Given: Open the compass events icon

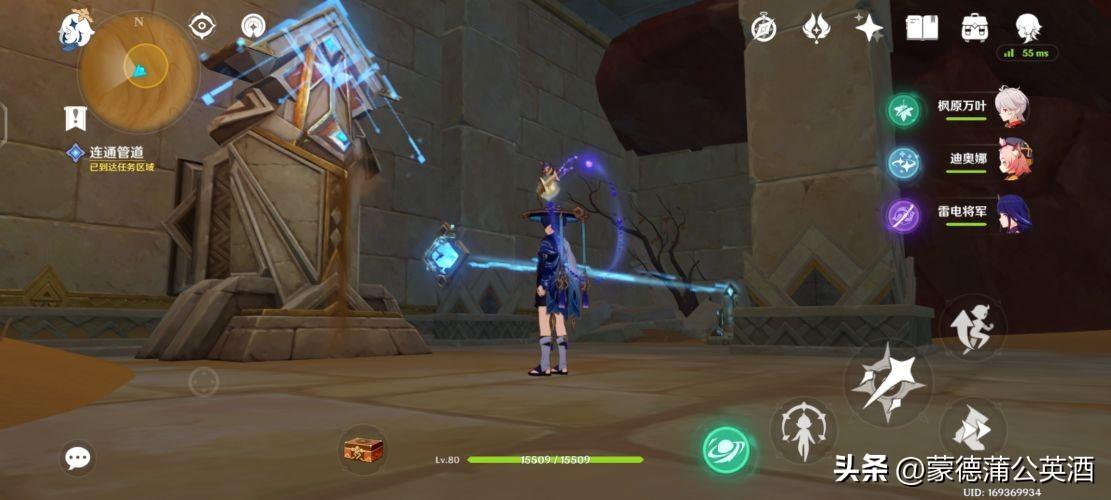Looking at the screenshot, I should [x=764, y=28].
